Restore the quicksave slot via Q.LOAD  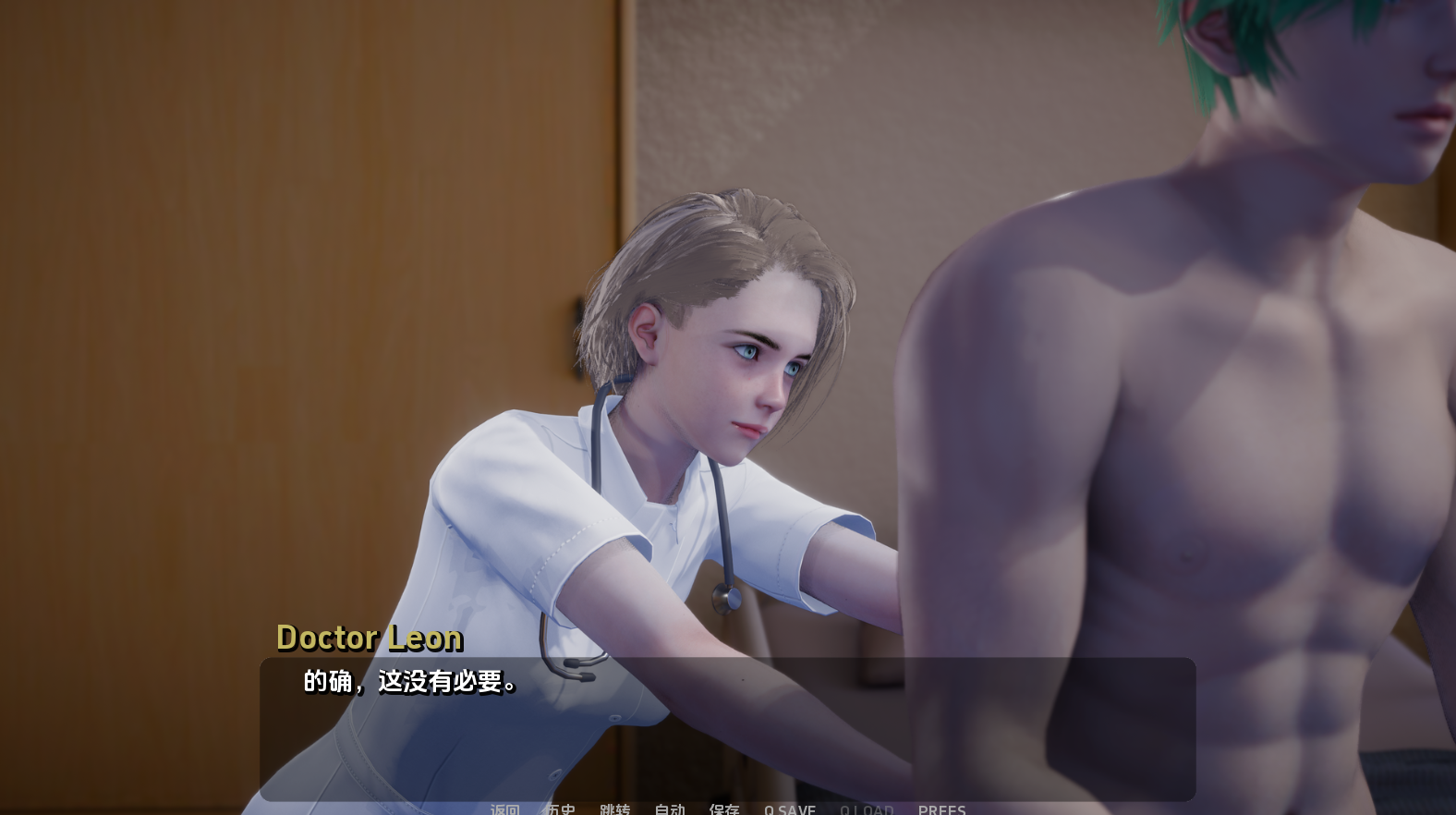[x=866, y=810]
